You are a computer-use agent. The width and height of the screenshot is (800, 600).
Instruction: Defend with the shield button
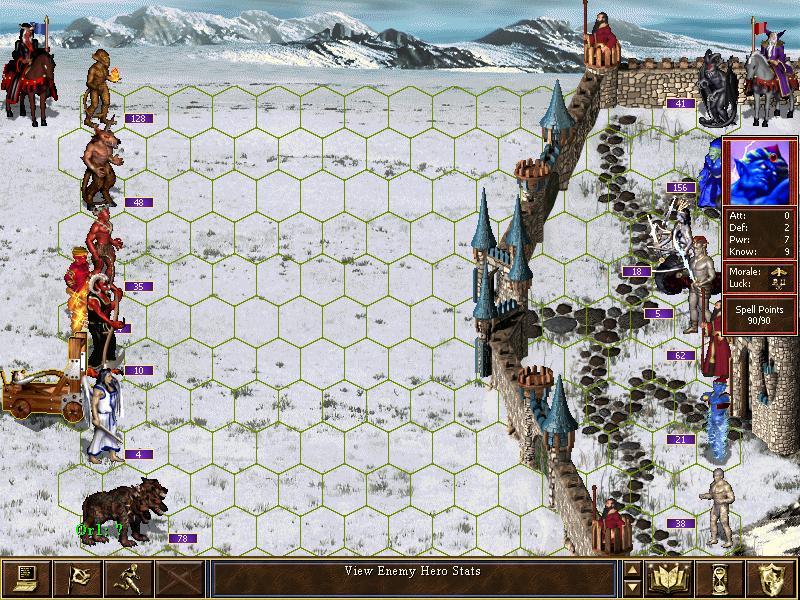click(x=772, y=577)
